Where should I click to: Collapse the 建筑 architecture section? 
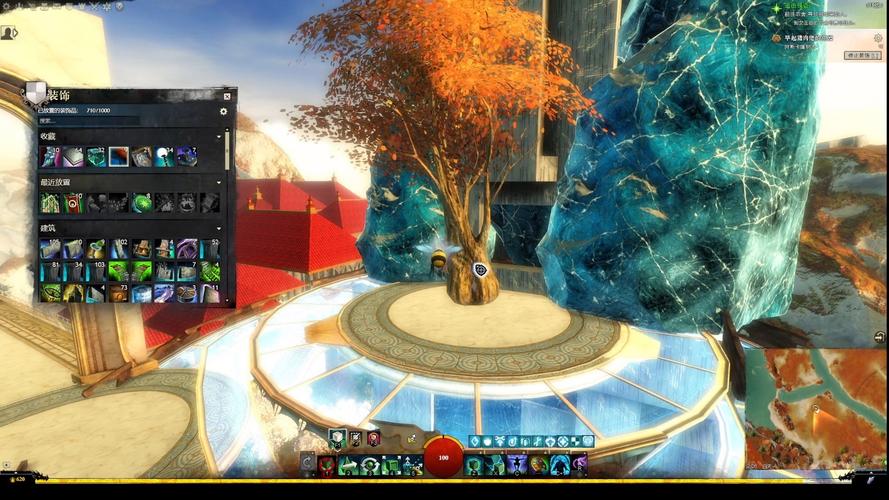[x=219, y=228]
